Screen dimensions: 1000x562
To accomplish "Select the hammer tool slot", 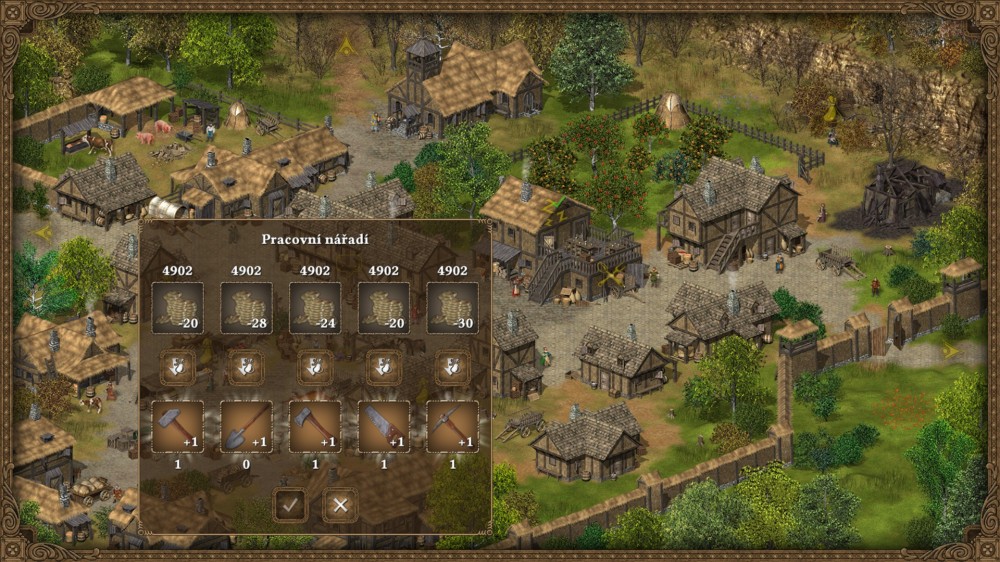I will [177, 427].
